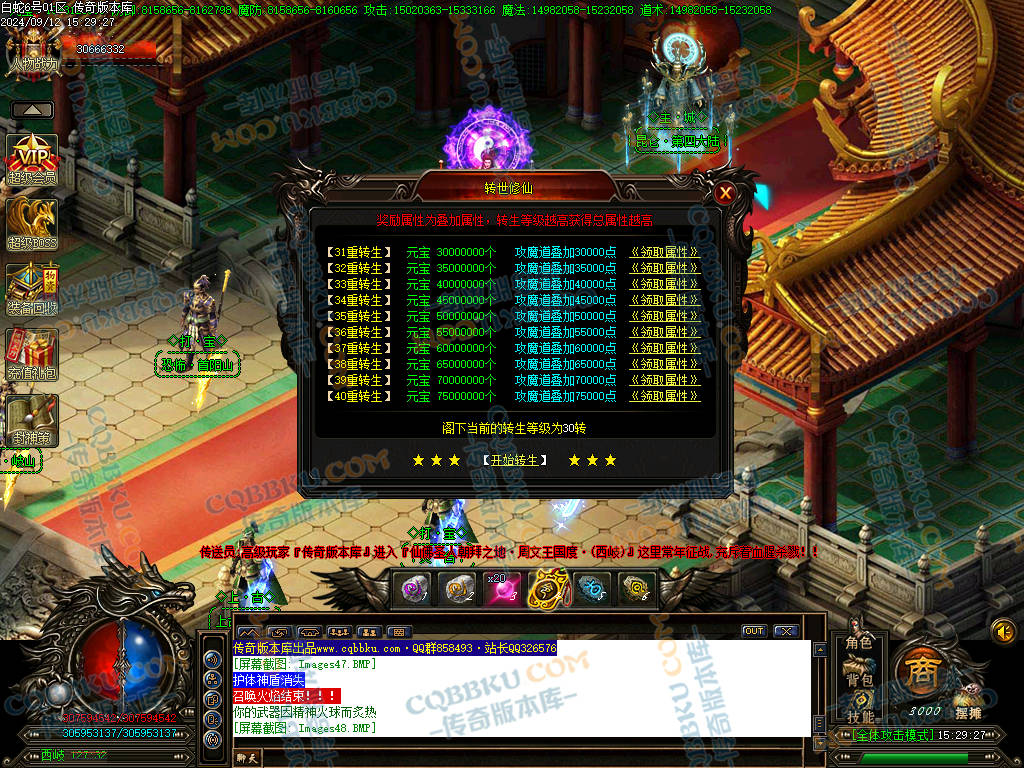This screenshot has width=1024, height=768.
Task: Close the 转世修仙 rebirth window
Action: [726, 193]
